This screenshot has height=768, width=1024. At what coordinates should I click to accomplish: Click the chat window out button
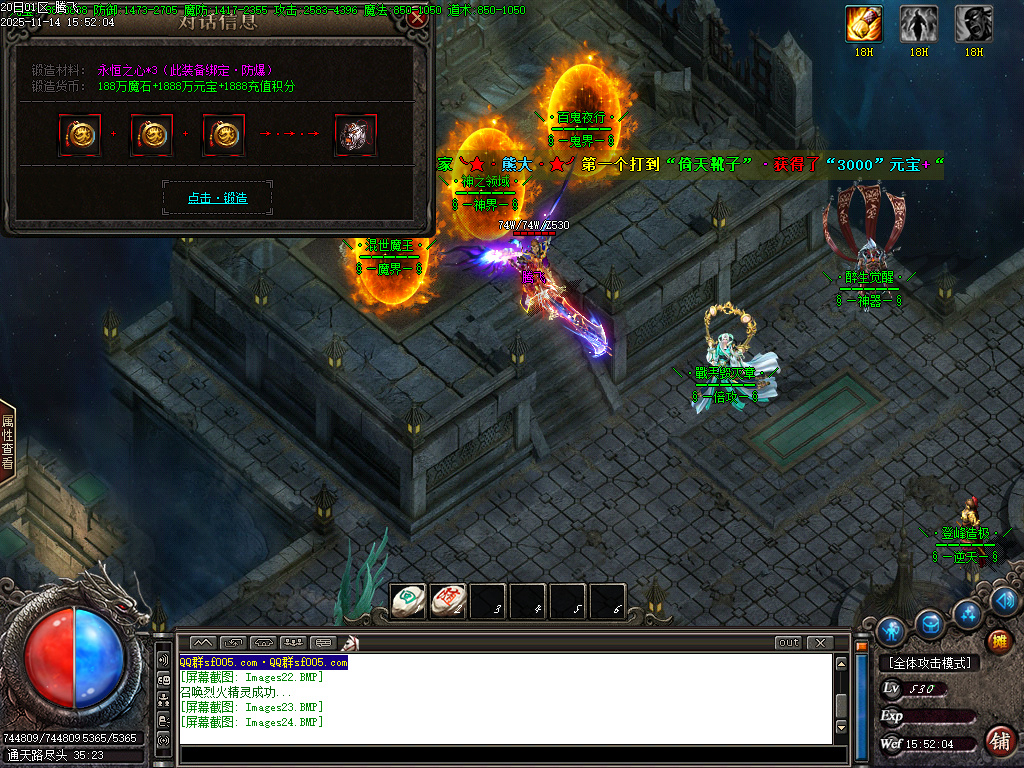click(789, 643)
